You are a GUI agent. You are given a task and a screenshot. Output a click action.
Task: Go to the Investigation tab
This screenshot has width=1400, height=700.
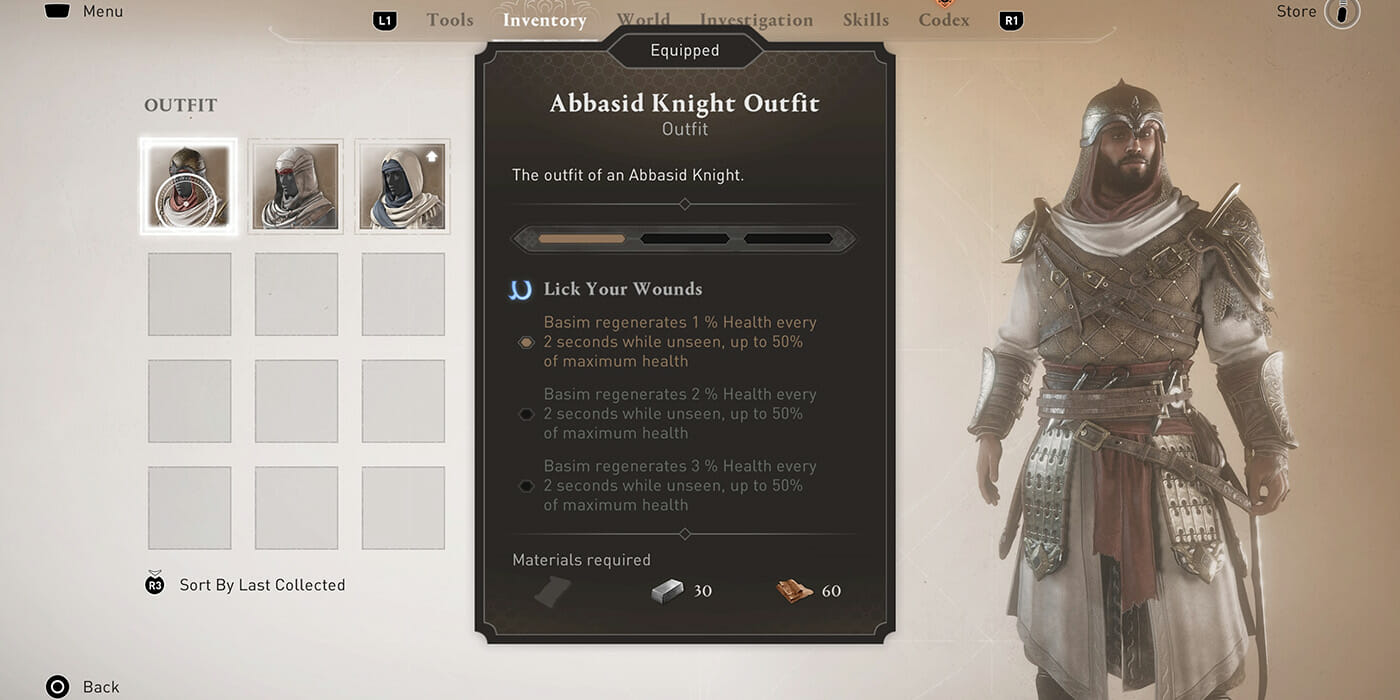click(x=756, y=20)
